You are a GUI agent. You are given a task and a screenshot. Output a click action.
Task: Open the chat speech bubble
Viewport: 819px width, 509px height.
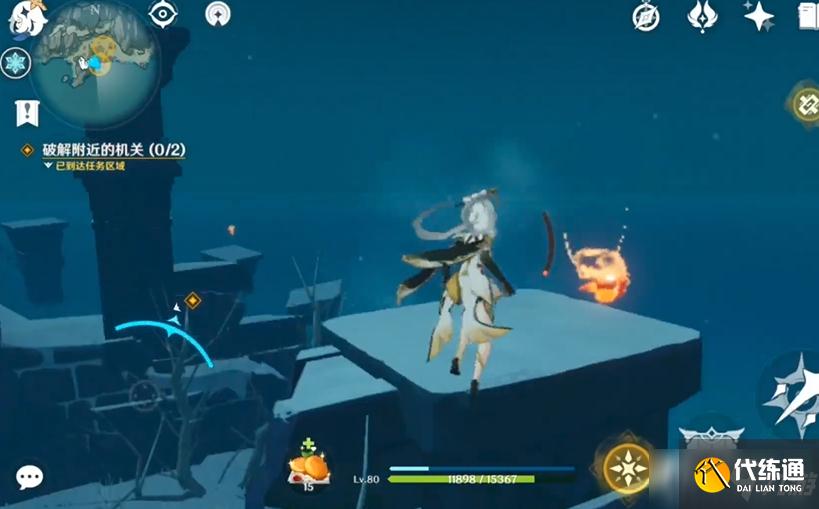point(30,477)
